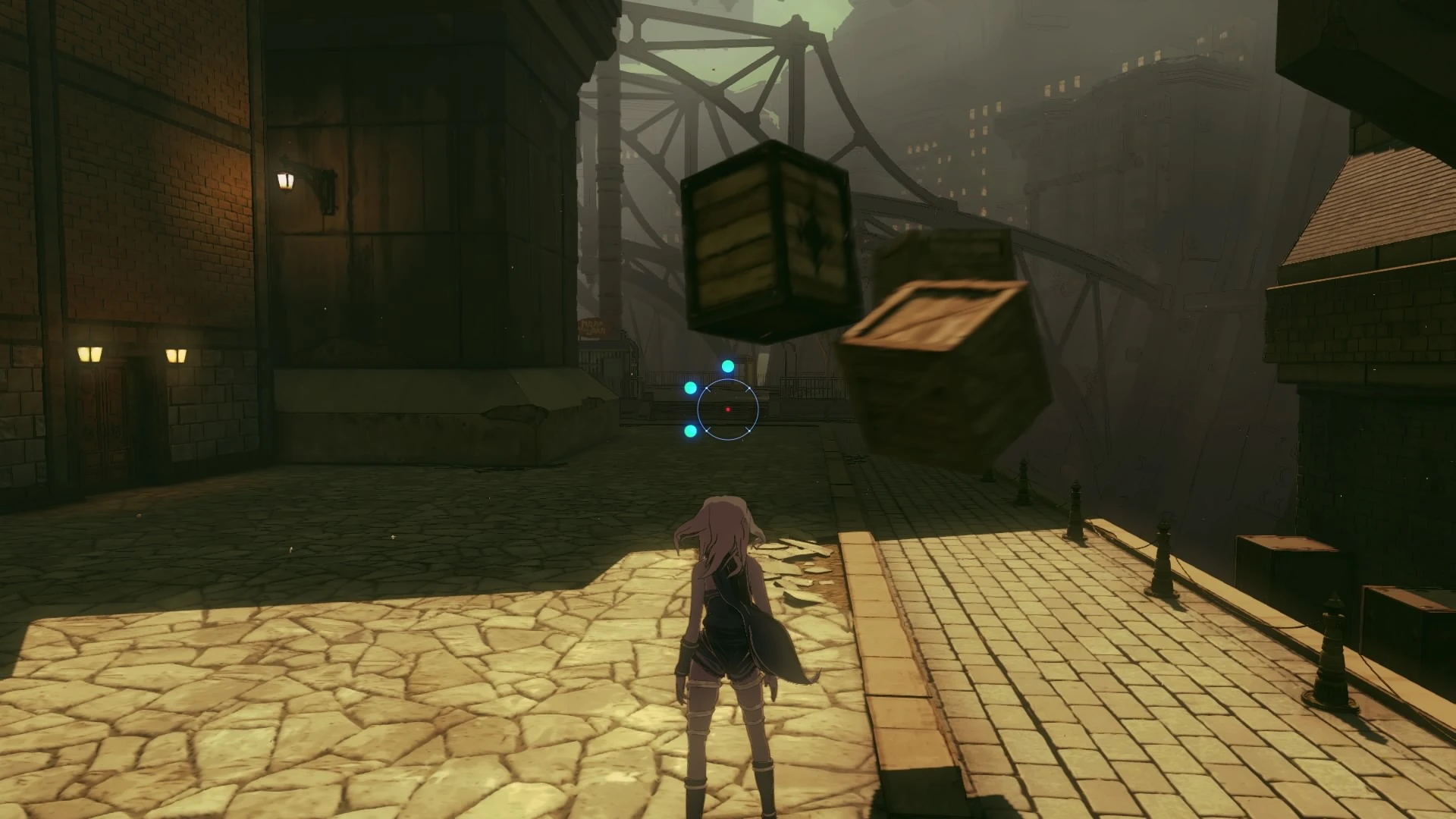Click the red dot inside the targeting reticle
The image size is (1456, 819).
pyautogui.click(x=728, y=409)
